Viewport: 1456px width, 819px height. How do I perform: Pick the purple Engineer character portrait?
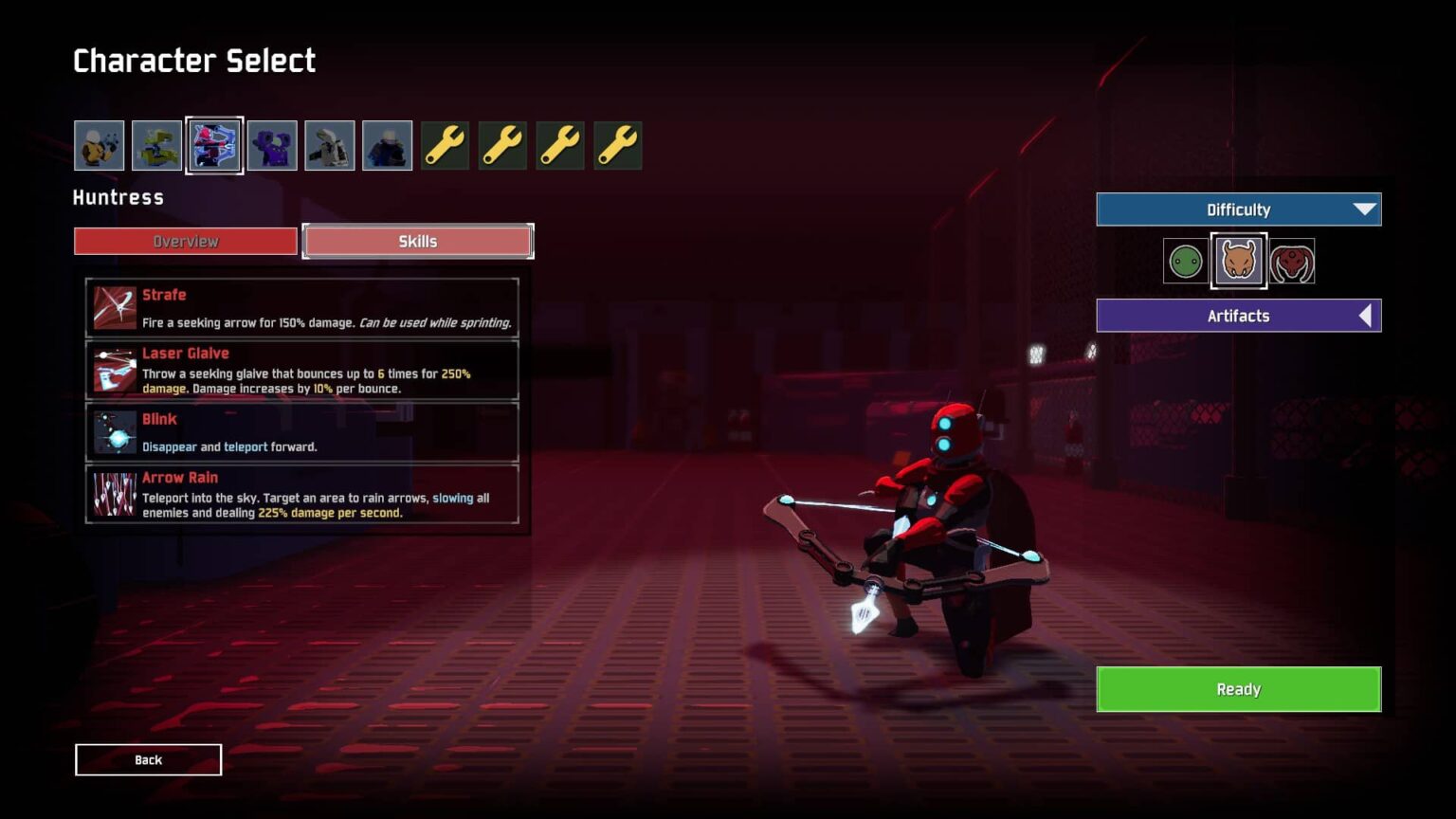pyautogui.click(x=272, y=146)
